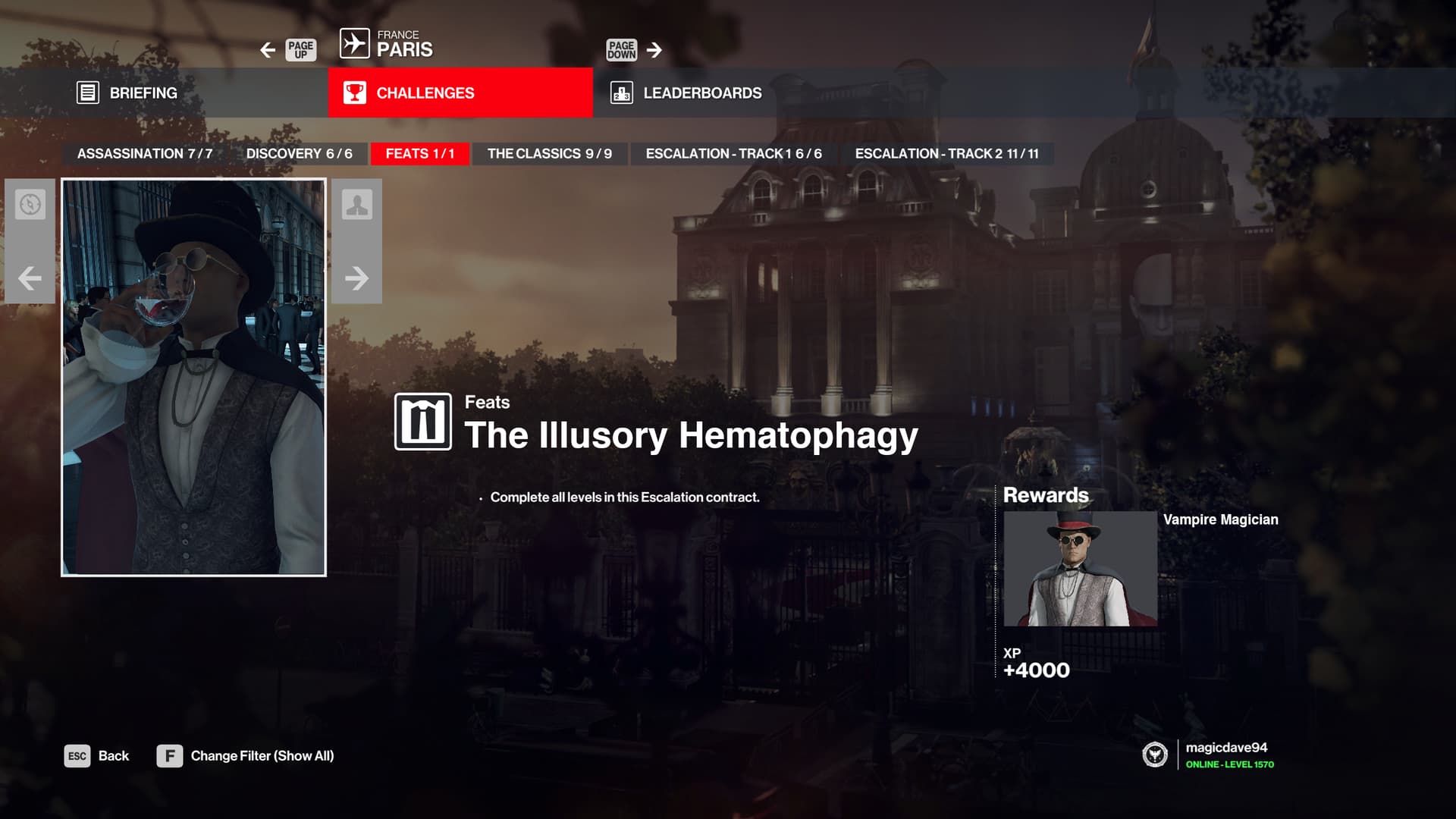Viewport: 1456px width, 819px height.
Task: Switch to the Leaderboards tab
Action: tap(701, 93)
